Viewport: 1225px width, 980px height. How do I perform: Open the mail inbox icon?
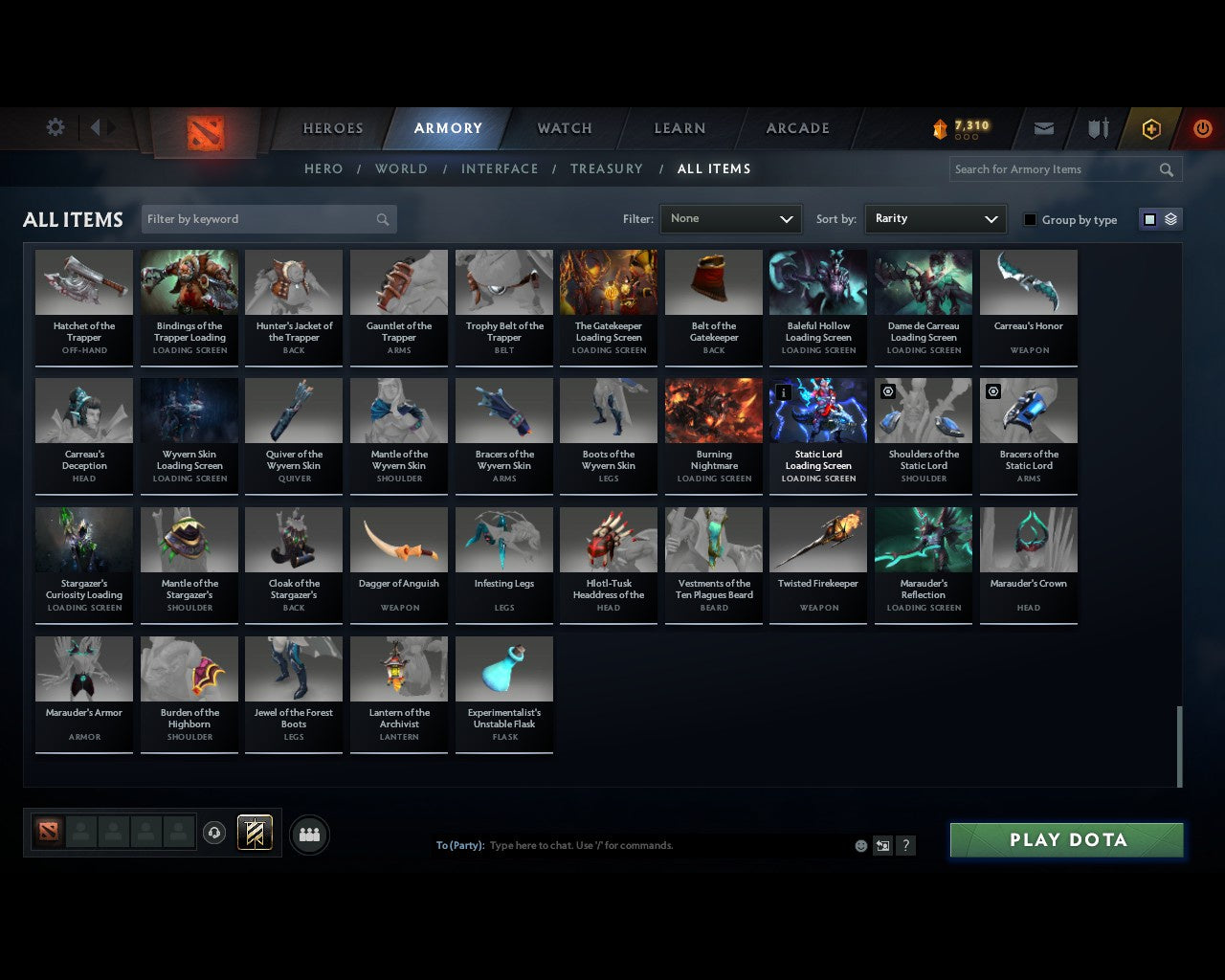(1043, 127)
